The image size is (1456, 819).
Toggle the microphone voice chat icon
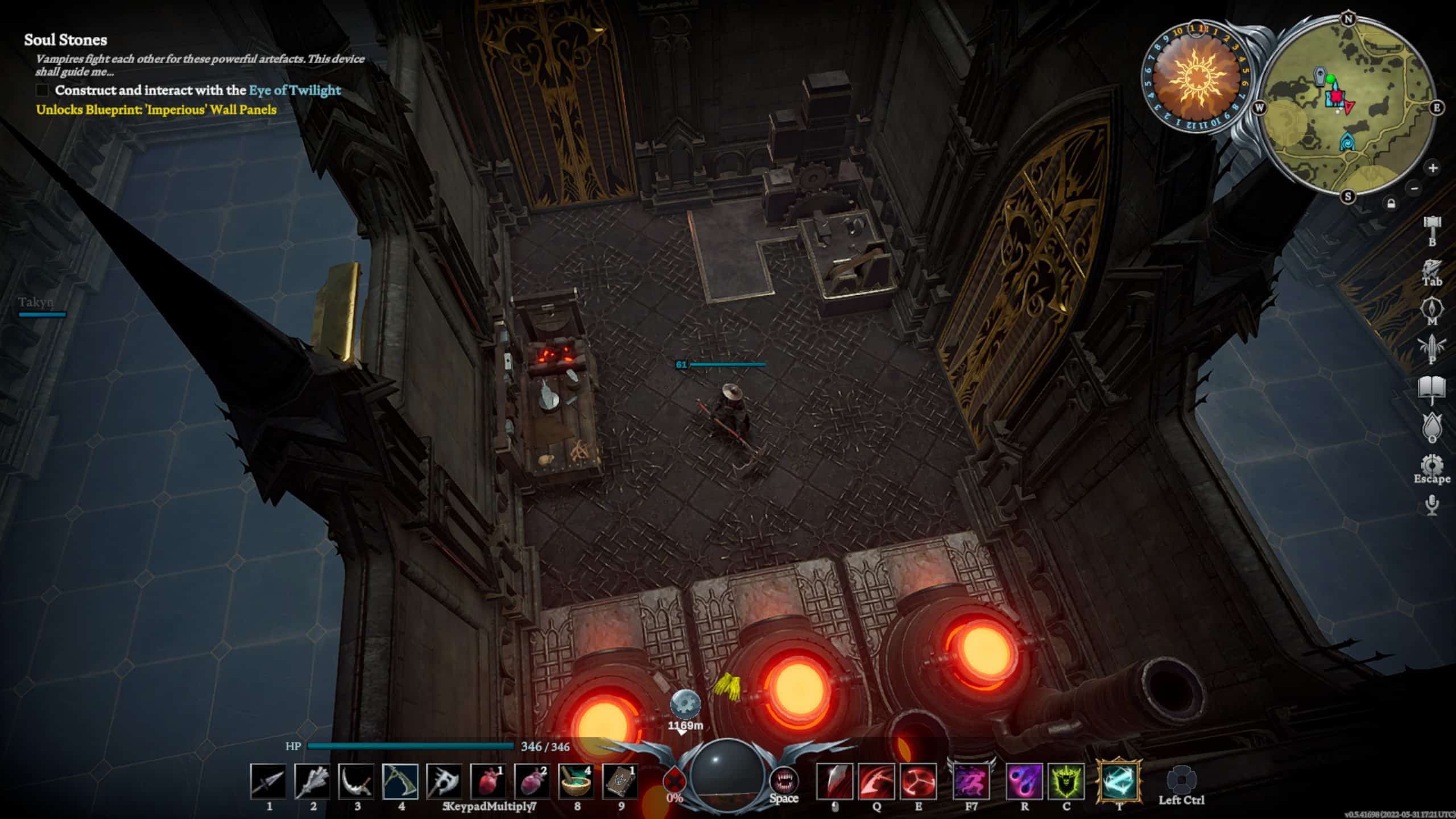(x=1432, y=504)
